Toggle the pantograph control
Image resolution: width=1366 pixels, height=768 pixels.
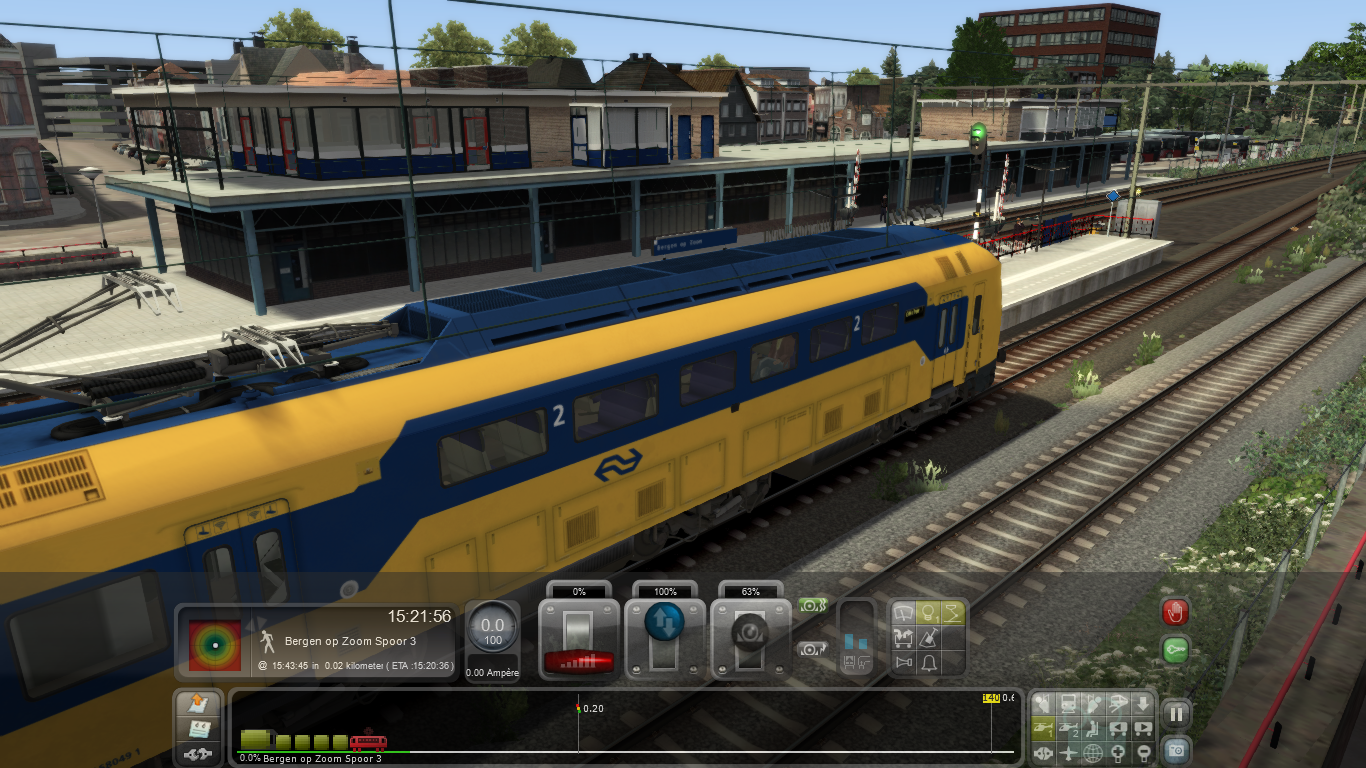coord(954,613)
